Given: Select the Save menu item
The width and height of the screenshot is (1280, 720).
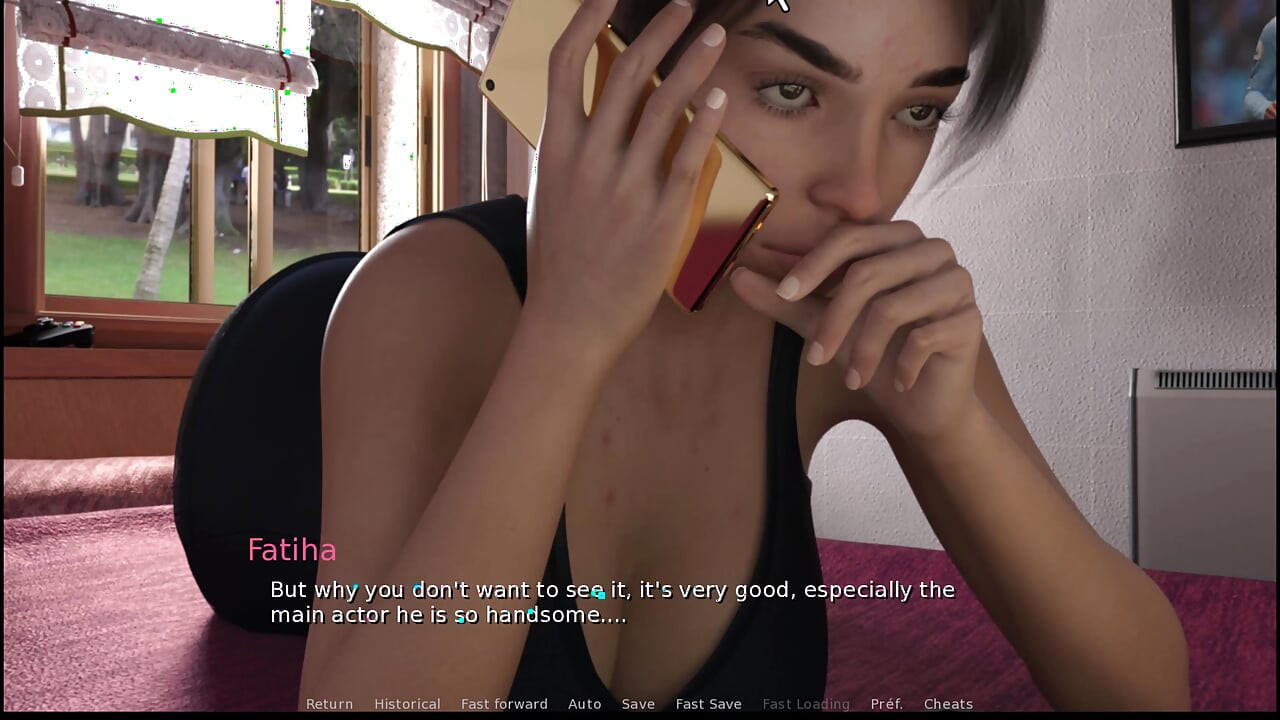Looking at the screenshot, I should pyautogui.click(x=638, y=704).
